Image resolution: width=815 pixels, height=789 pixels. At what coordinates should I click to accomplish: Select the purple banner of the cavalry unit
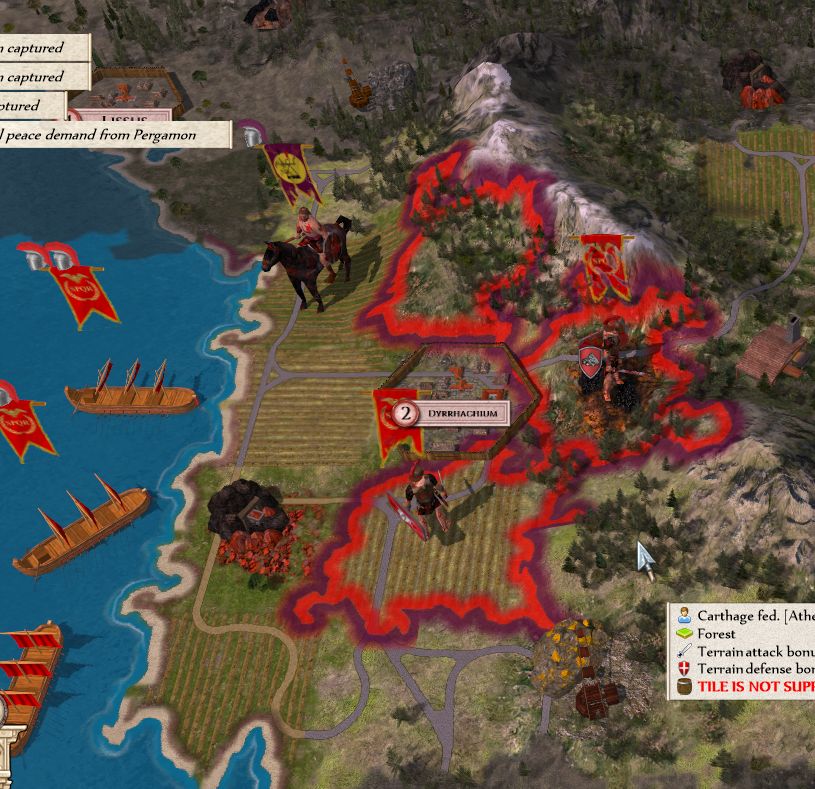(290, 168)
